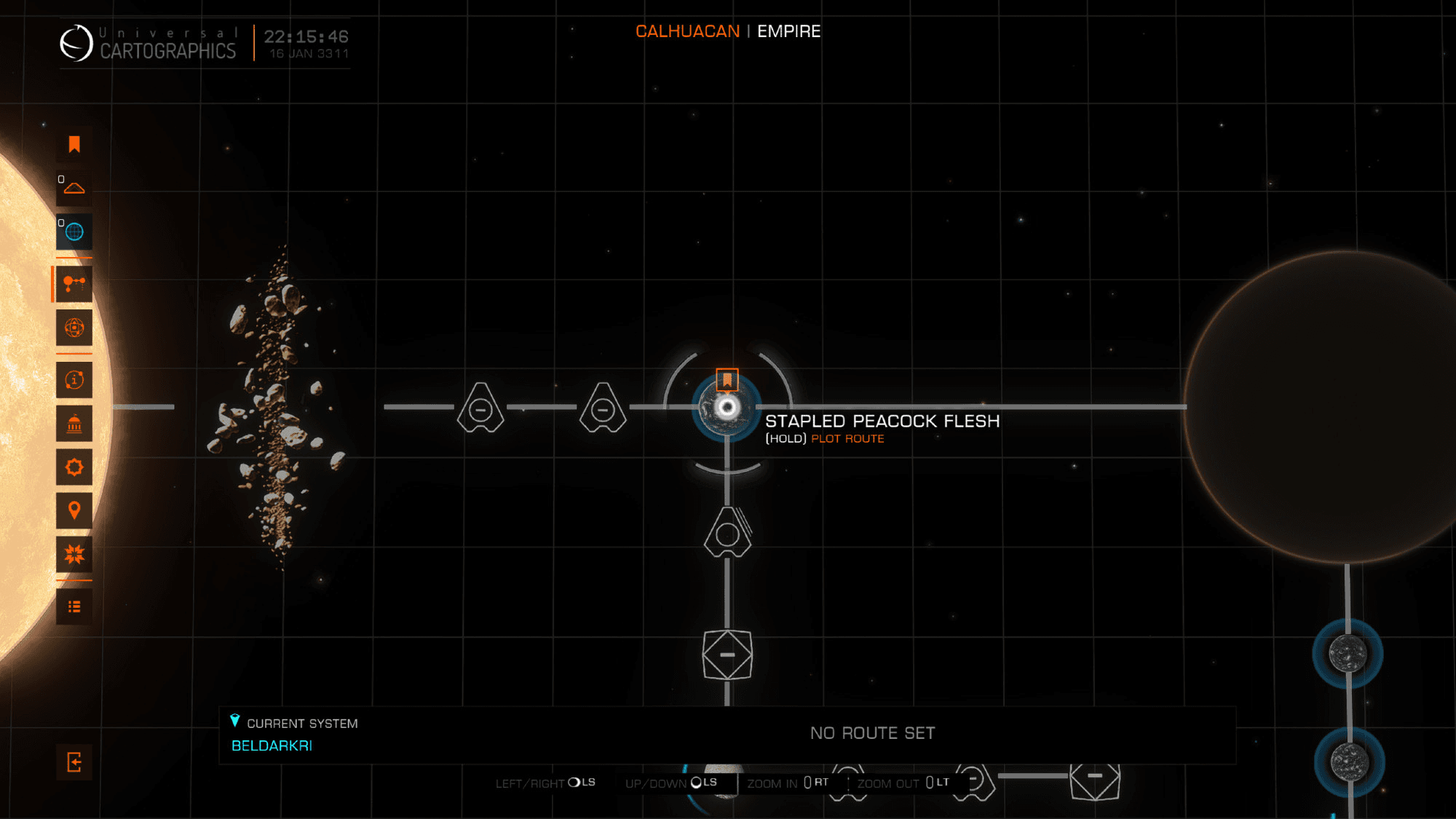
Task: Select the second outpost icon left of the planet
Action: pos(603,408)
